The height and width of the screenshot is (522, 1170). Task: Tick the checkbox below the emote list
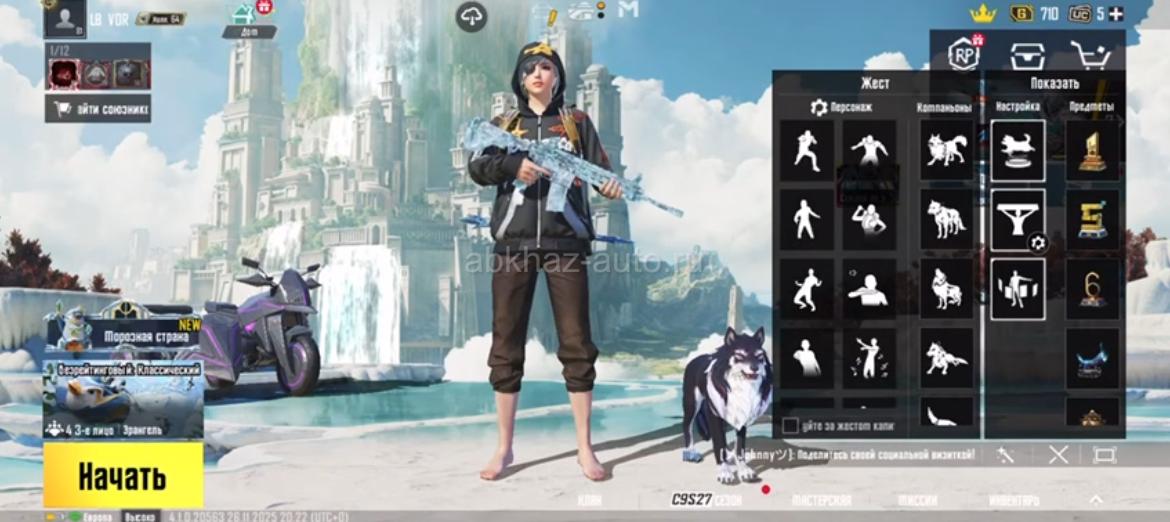[790, 426]
